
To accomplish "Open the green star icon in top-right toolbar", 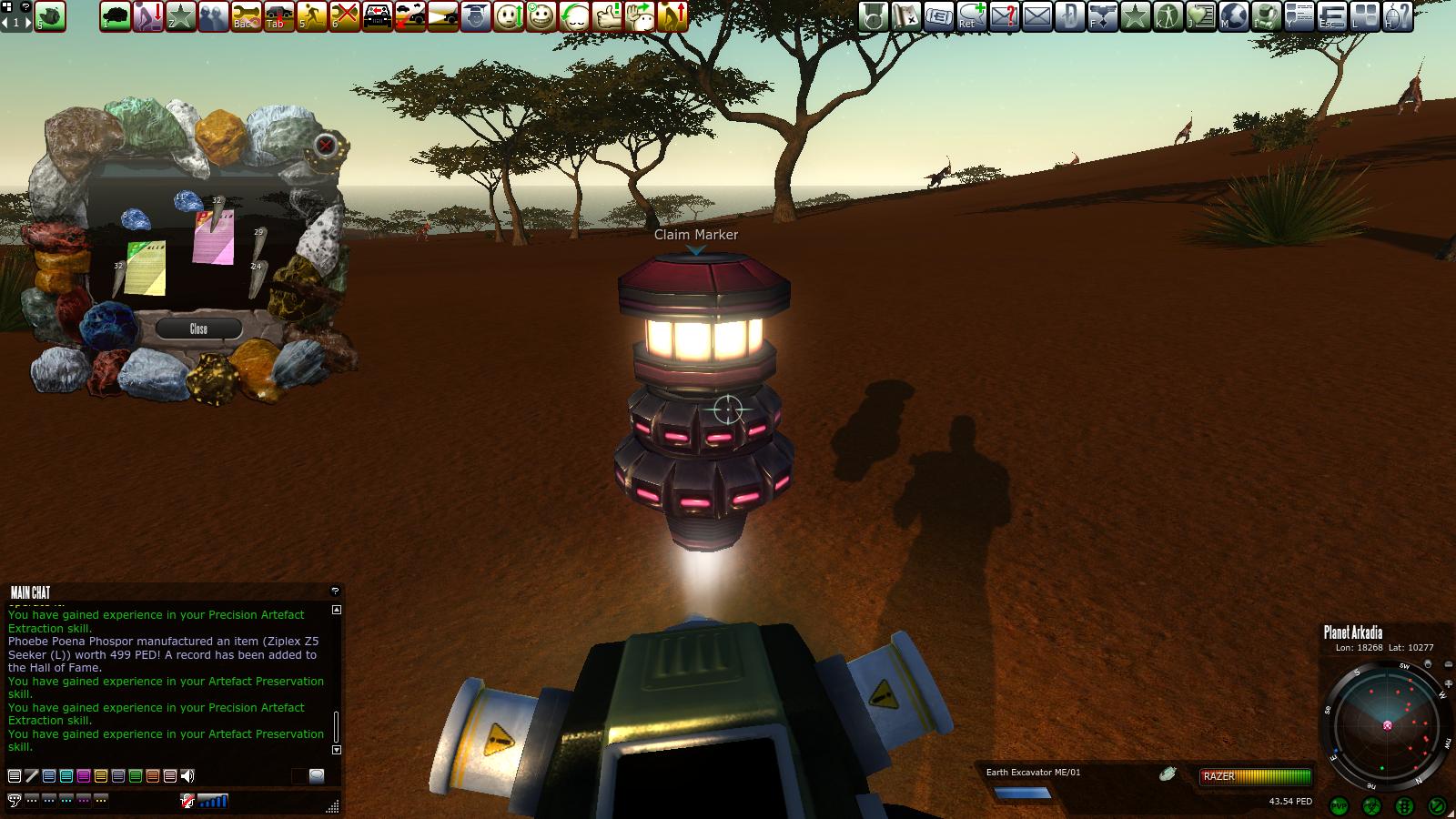I will (x=1135, y=15).
